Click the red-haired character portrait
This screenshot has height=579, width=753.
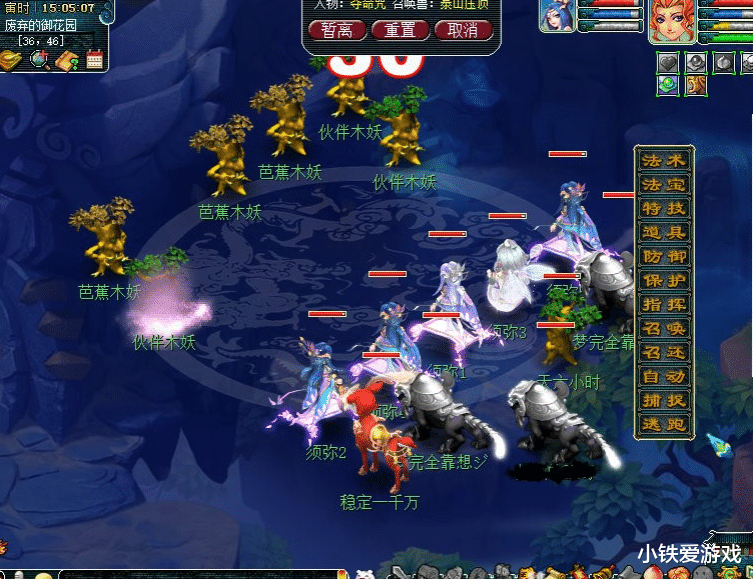[x=671, y=20]
